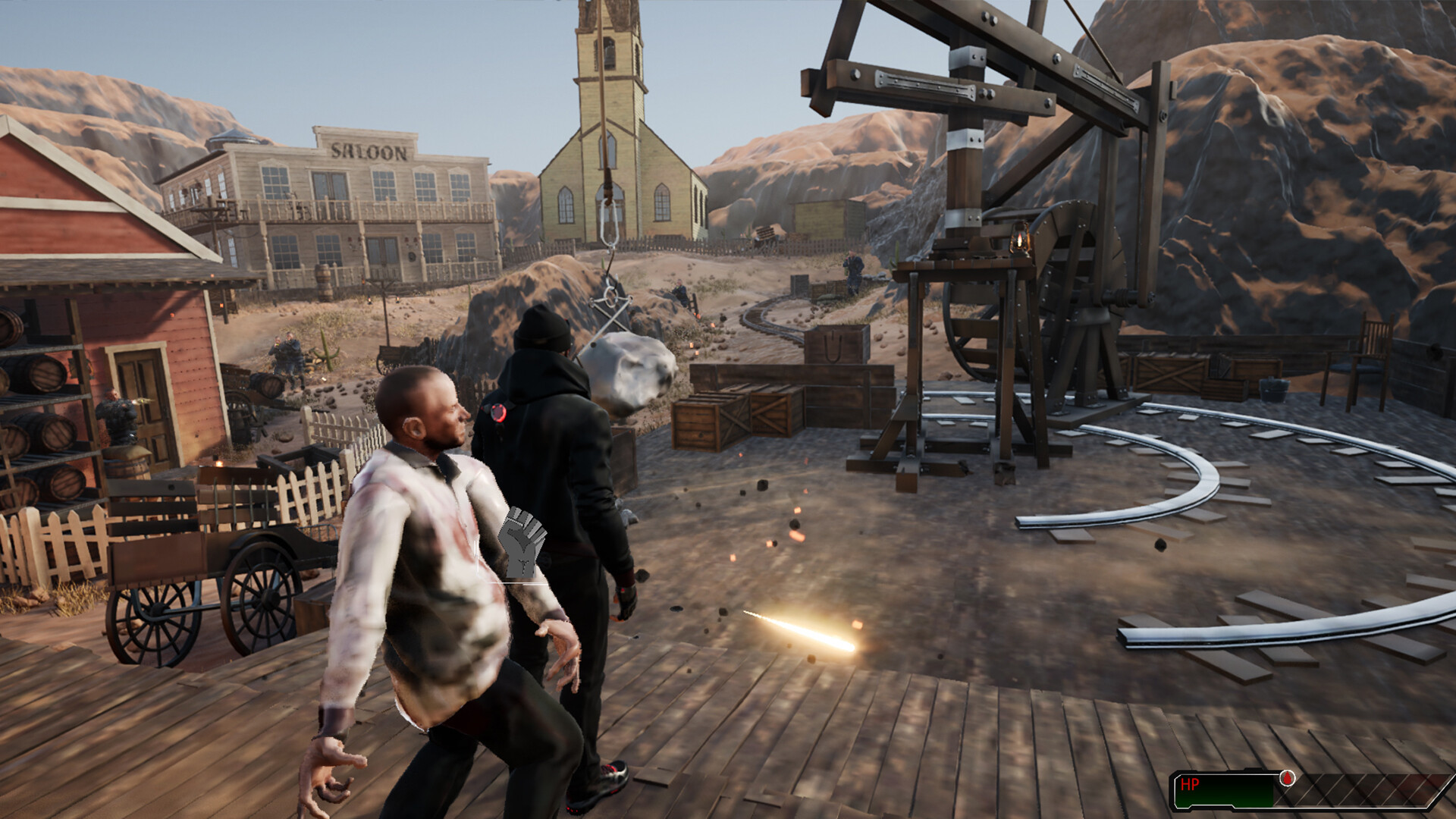Click the HP label on the health bar

pos(1189,783)
